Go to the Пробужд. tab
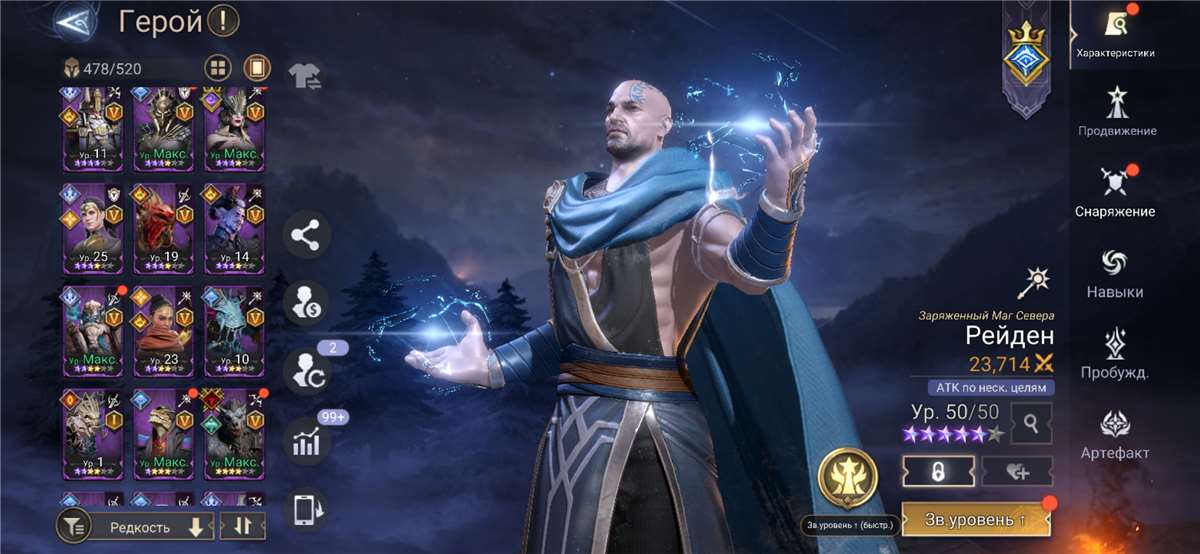1200x554 pixels. (x=1115, y=353)
